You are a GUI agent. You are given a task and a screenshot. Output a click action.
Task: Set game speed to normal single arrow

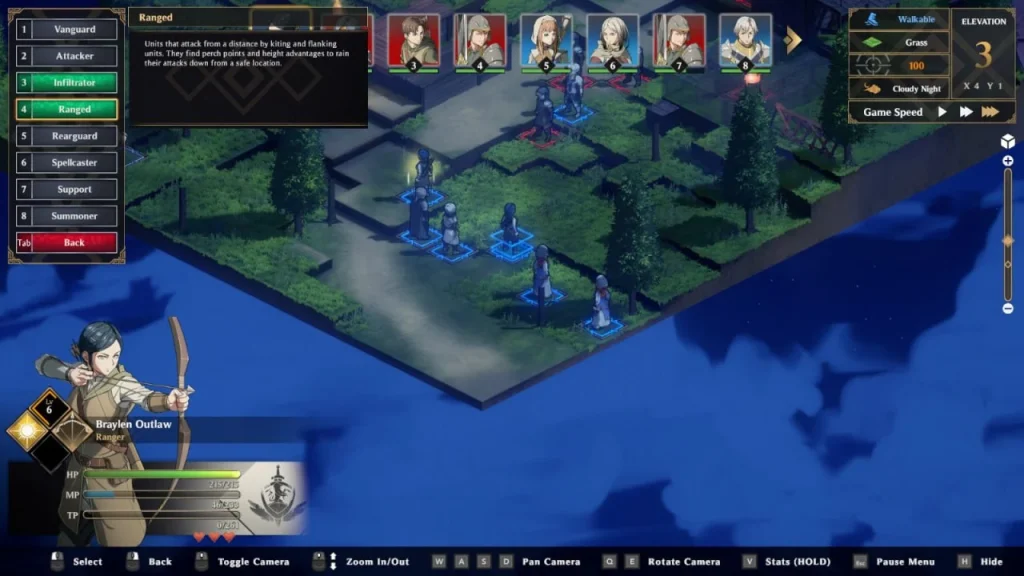point(942,112)
